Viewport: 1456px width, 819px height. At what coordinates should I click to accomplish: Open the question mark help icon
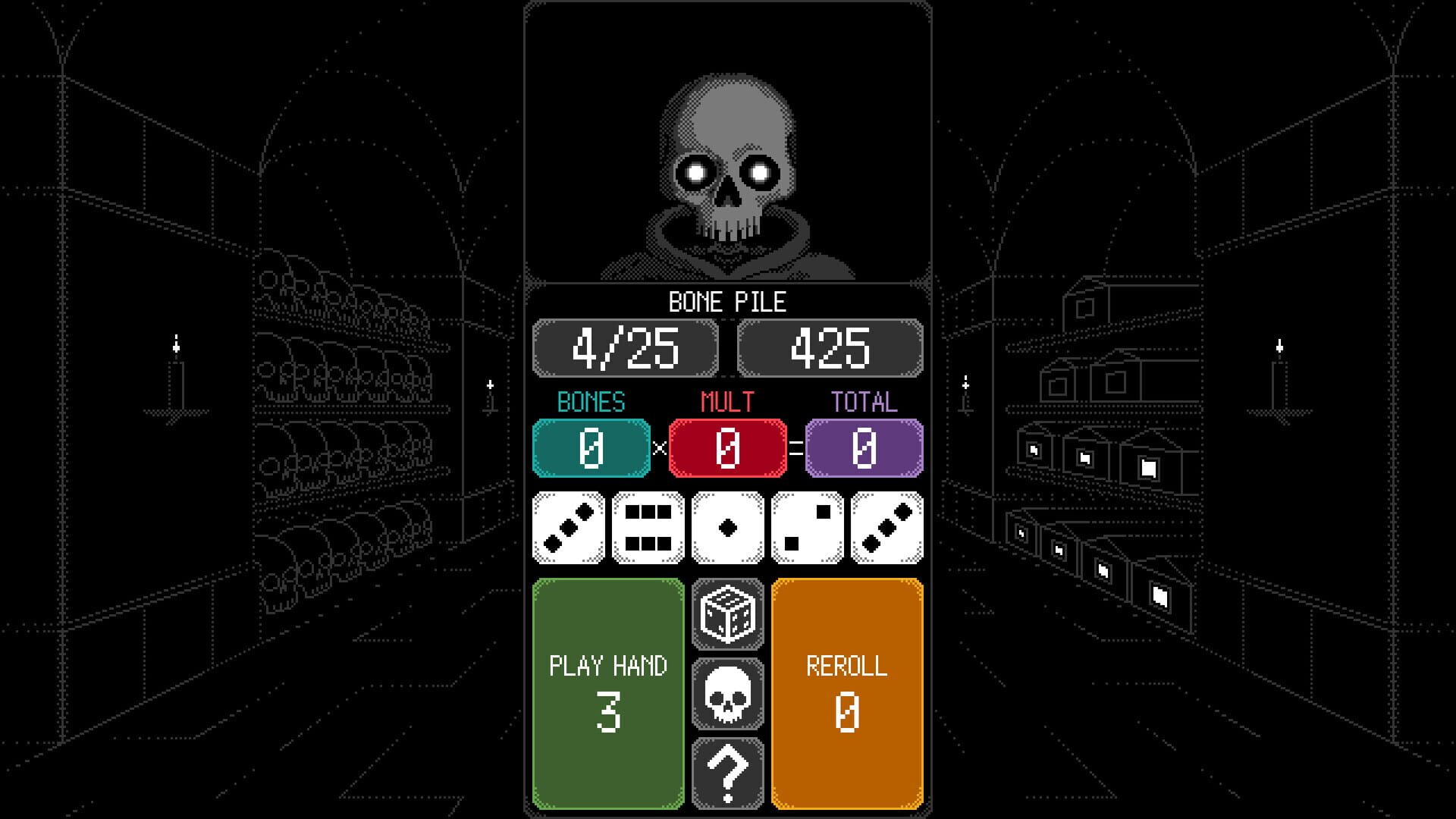[727, 773]
